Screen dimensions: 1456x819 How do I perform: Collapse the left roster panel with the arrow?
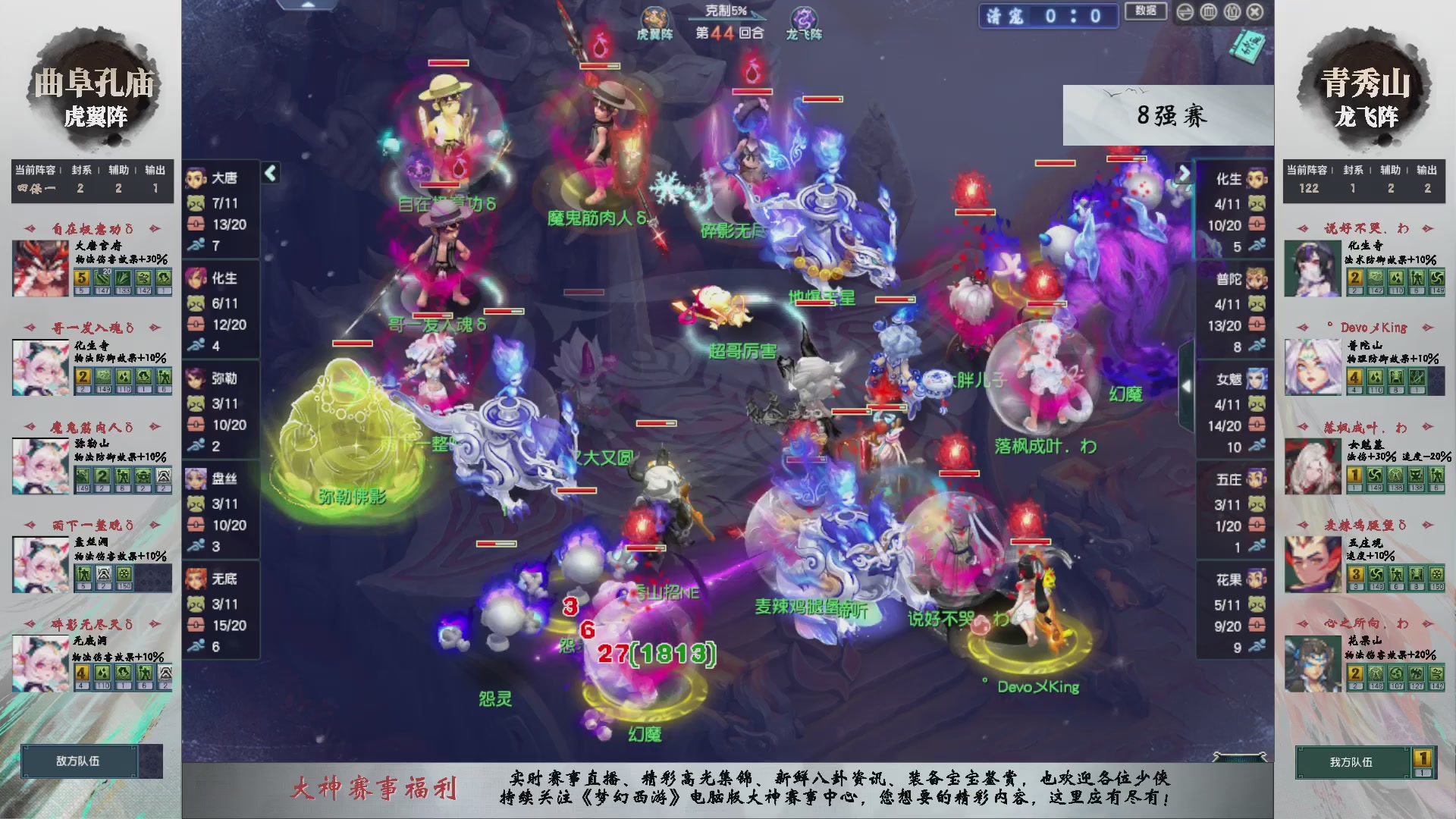[269, 172]
